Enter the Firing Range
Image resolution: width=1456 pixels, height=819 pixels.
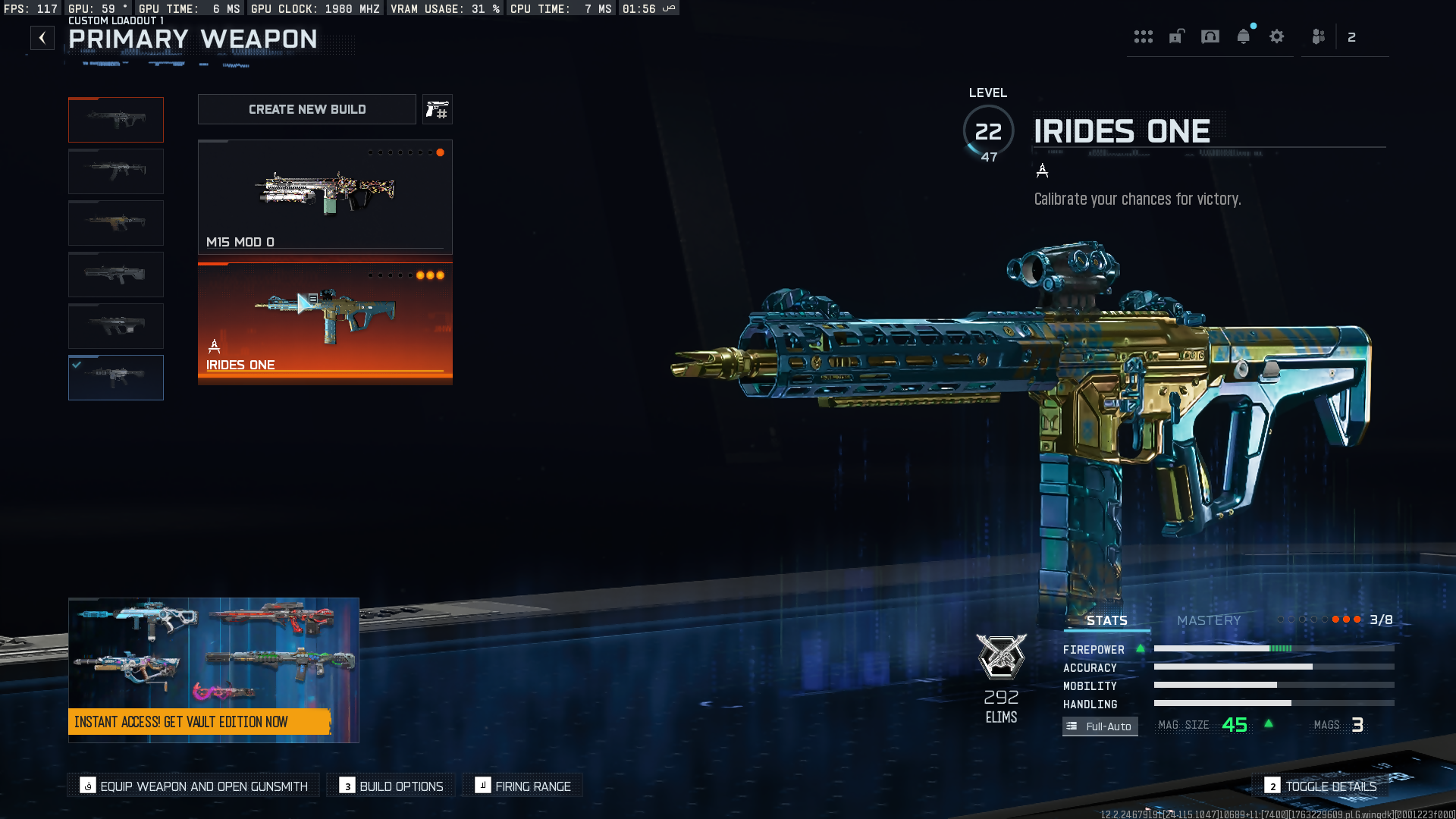pyautogui.click(x=523, y=786)
